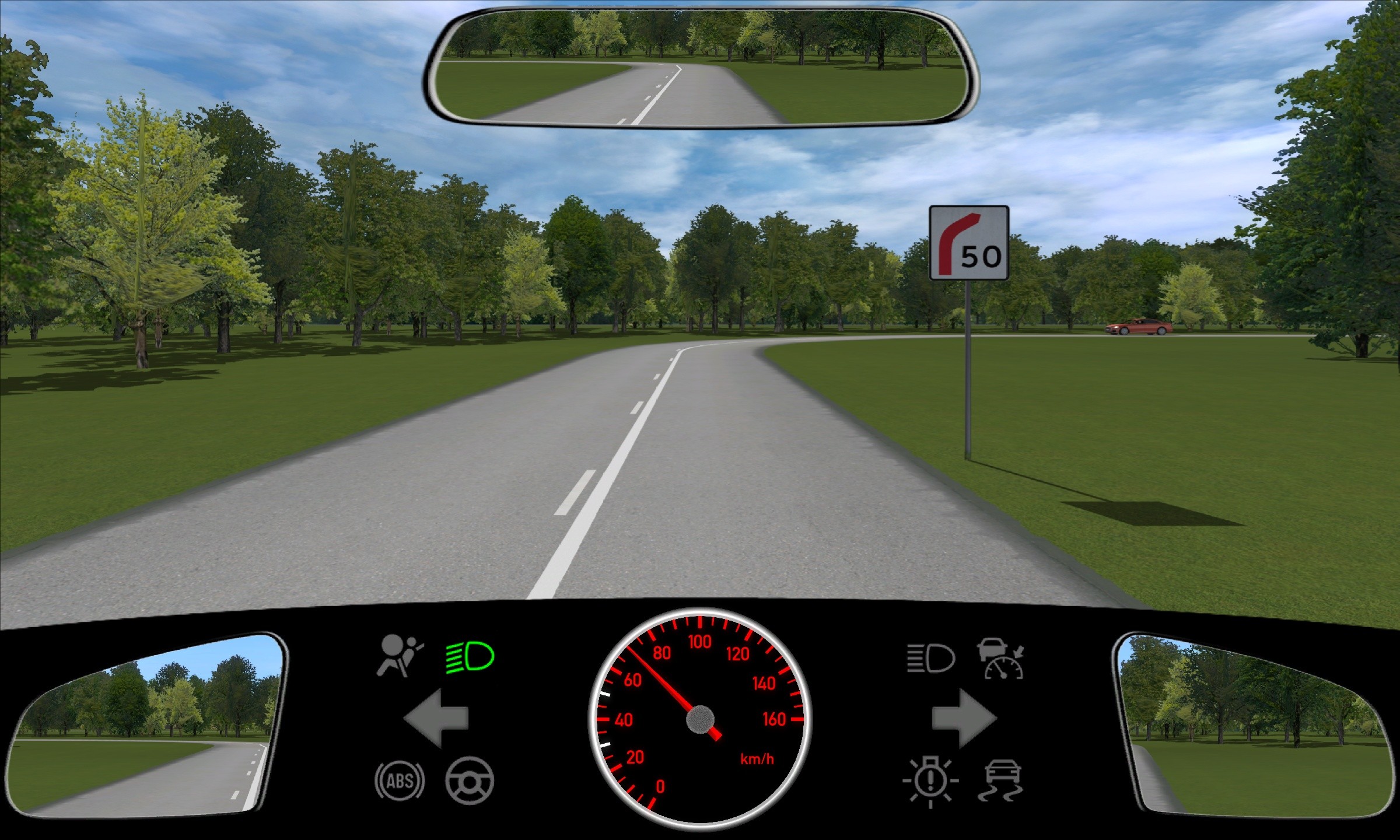Select the light bulb fault indicator

[930, 781]
